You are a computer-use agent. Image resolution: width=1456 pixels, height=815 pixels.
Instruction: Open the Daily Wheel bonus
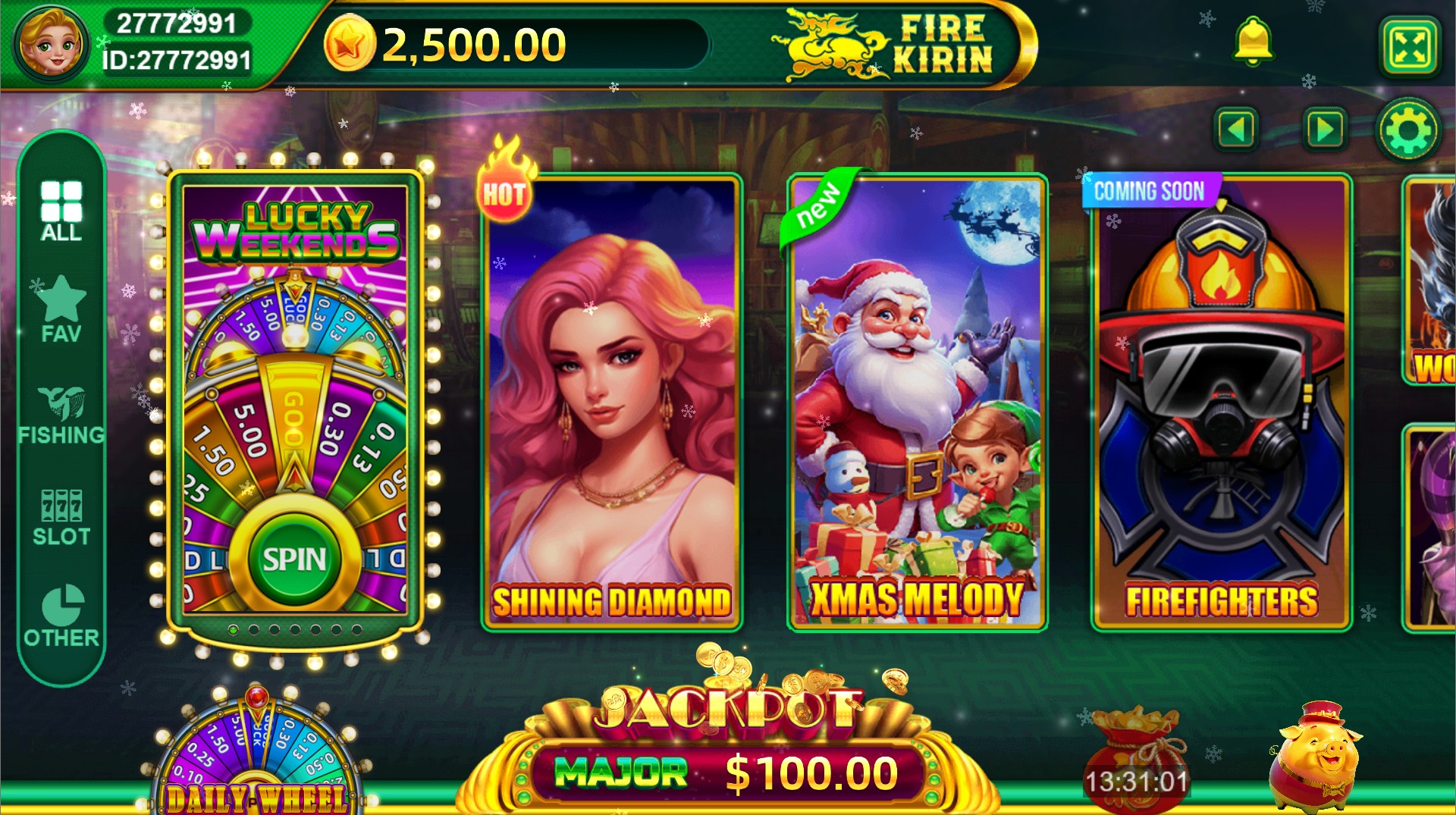[x=256, y=758]
